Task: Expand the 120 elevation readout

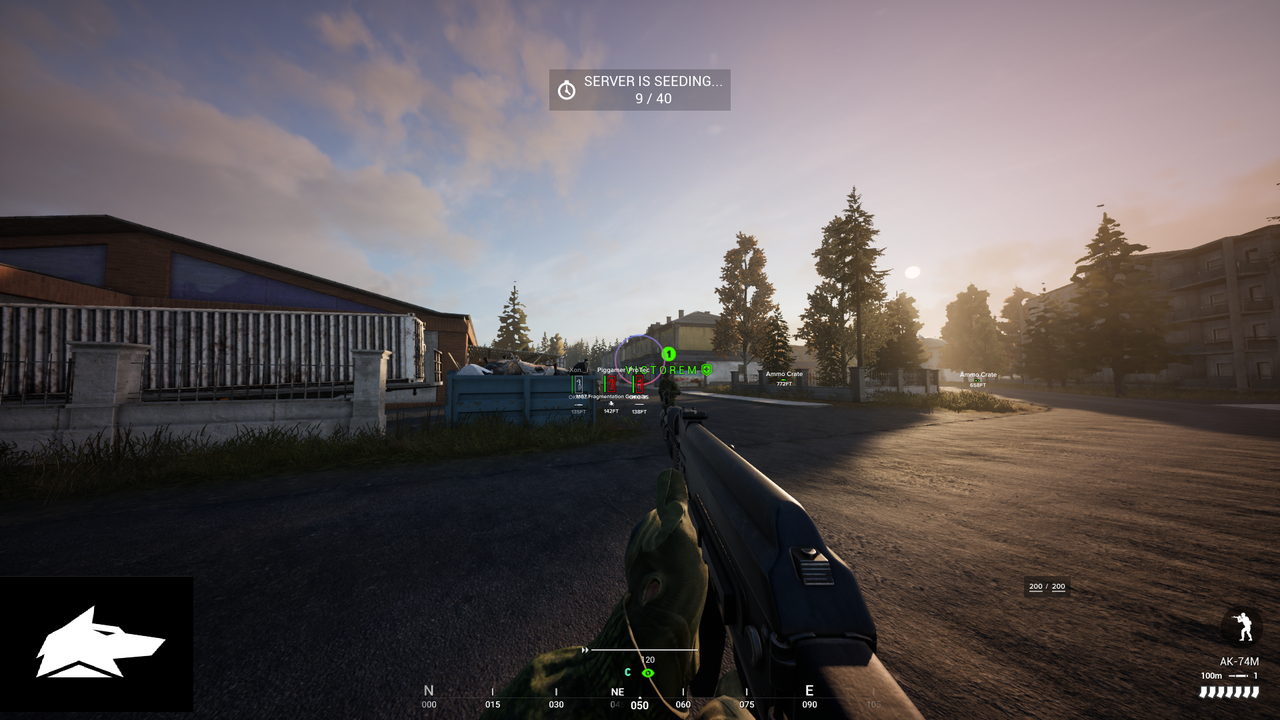Action: pyautogui.click(x=647, y=659)
